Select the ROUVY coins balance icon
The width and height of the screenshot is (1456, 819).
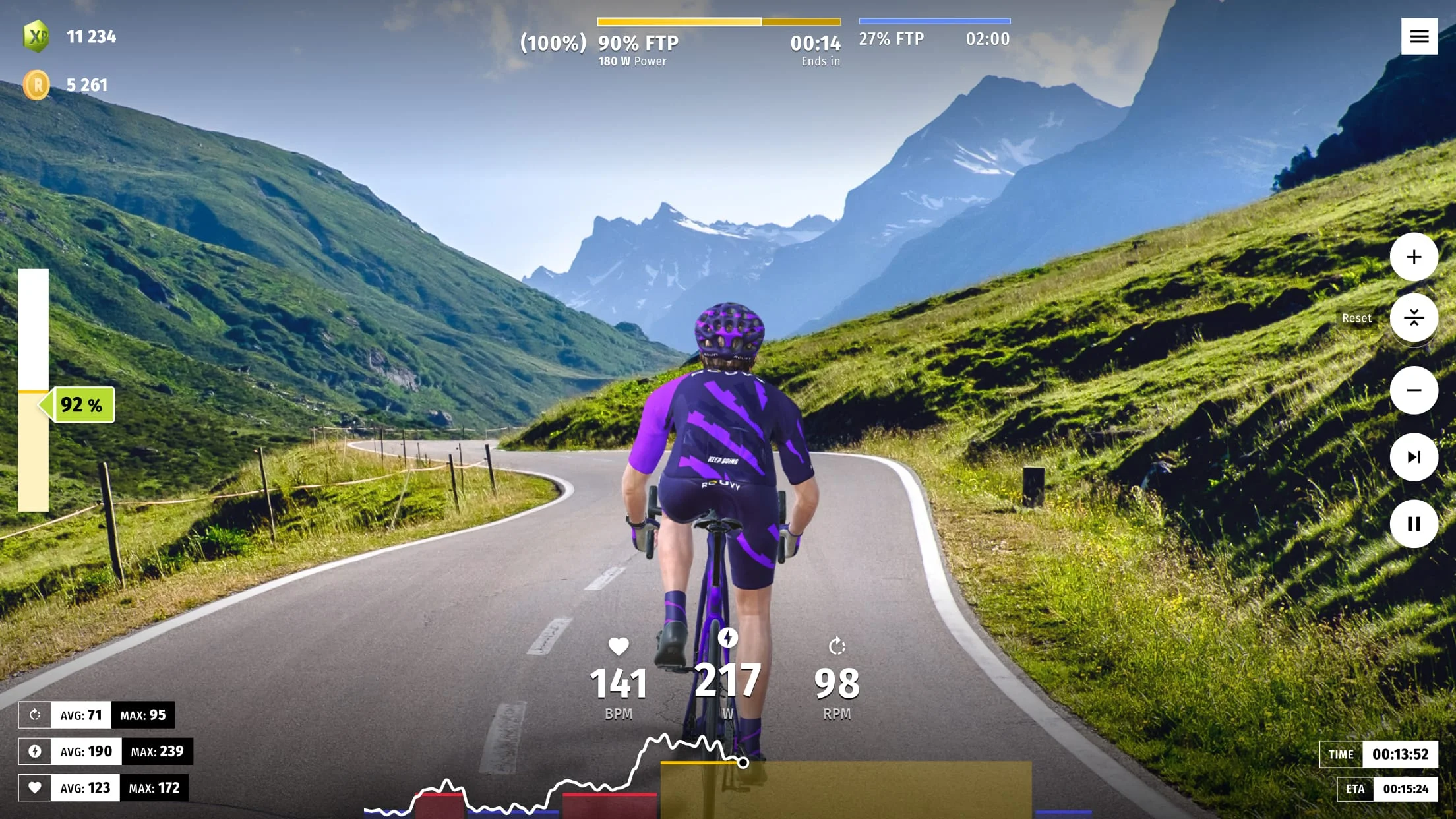point(36,84)
